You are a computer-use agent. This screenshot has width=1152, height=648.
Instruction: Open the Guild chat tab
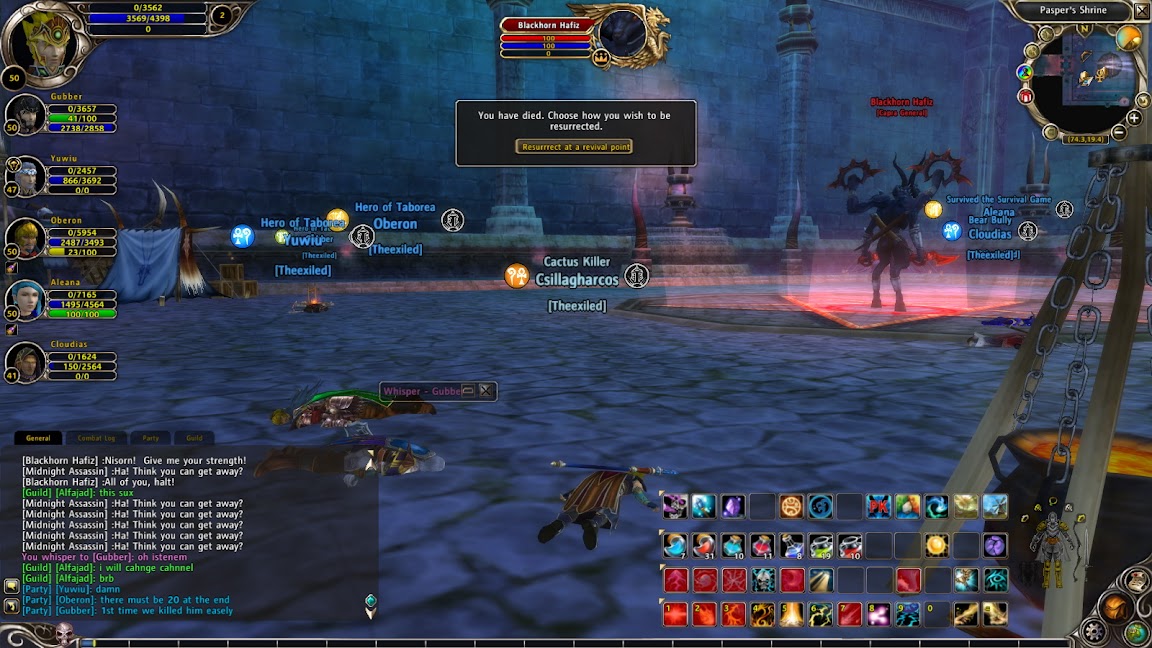(x=194, y=438)
